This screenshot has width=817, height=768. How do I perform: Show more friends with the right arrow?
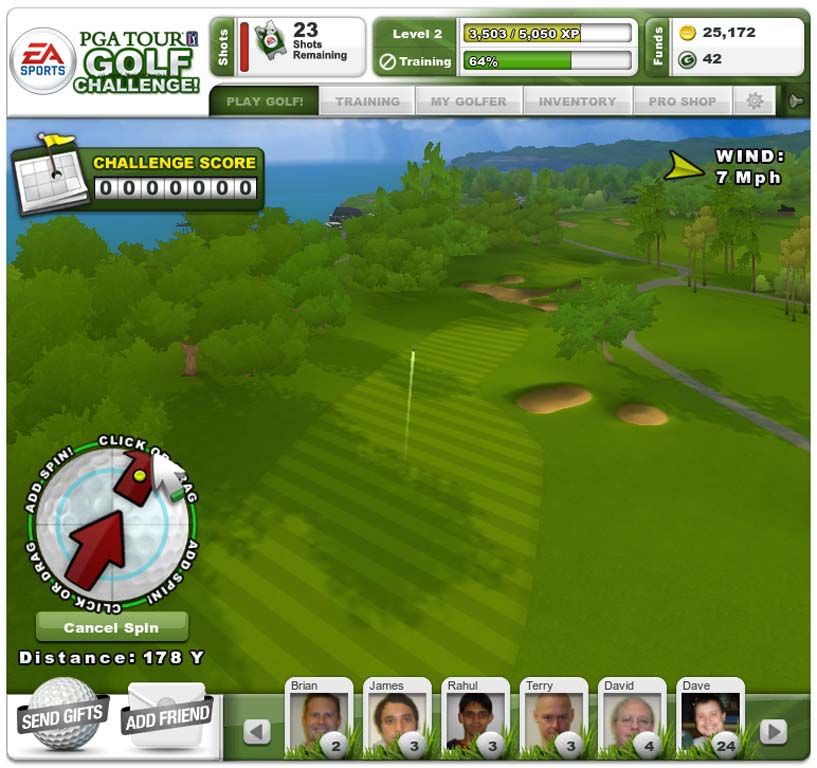pyautogui.click(x=772, y=732)
